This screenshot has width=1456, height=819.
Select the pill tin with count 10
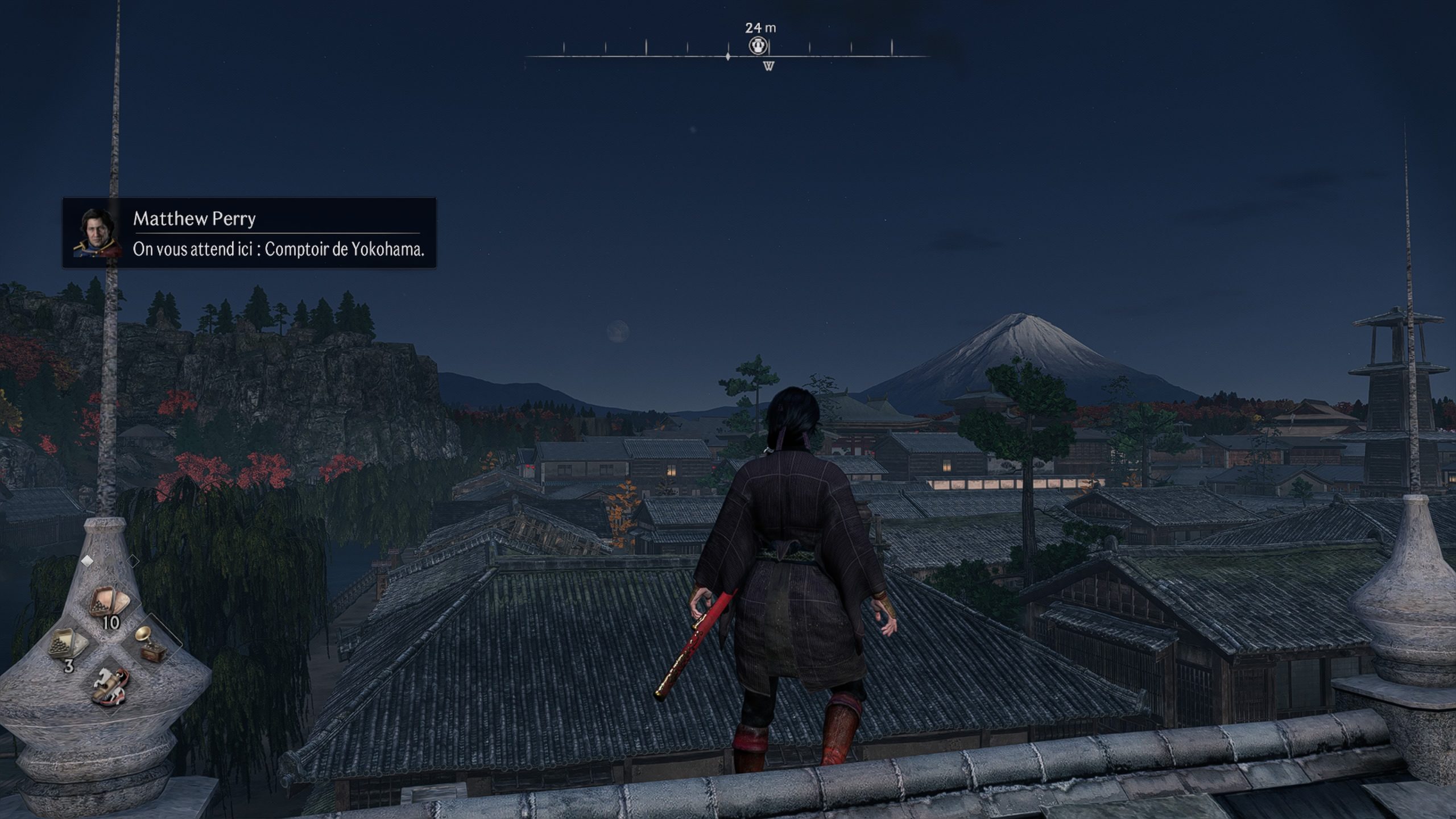pyautogui.click(x=110, y=604)
